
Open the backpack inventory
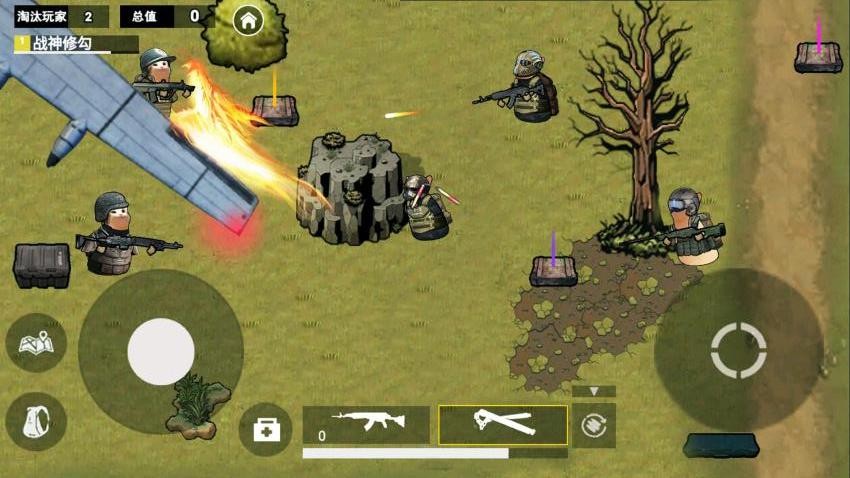click(36, 422)
